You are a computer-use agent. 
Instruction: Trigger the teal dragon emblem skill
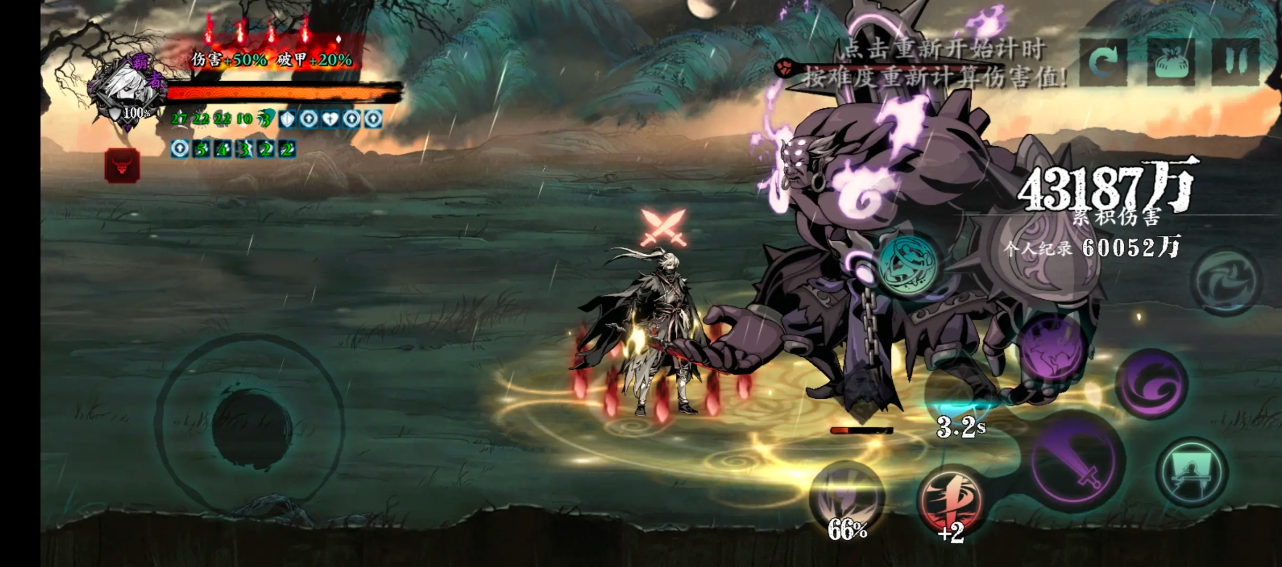908,264
